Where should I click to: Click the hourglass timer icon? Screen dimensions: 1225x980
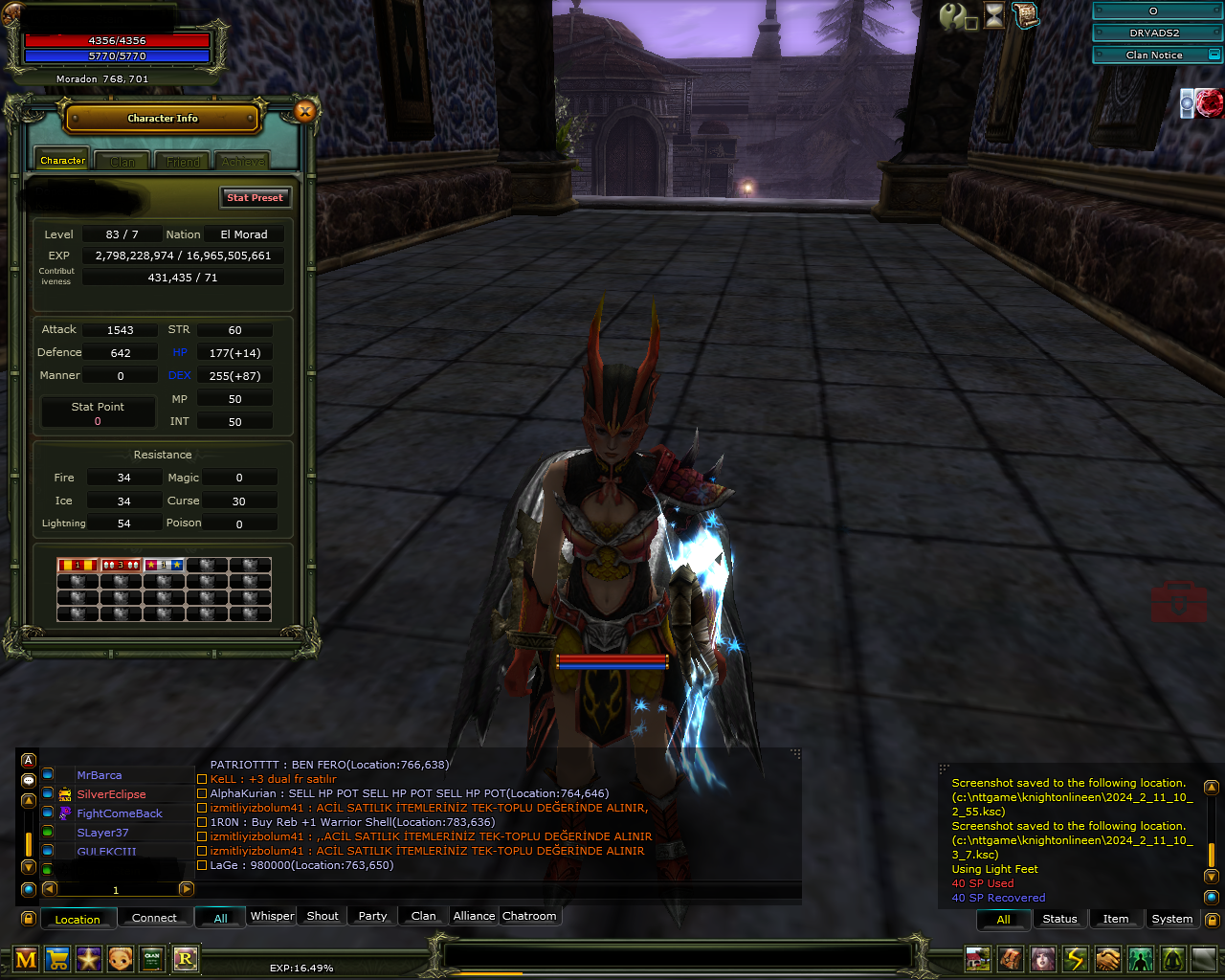click(992, 15)
